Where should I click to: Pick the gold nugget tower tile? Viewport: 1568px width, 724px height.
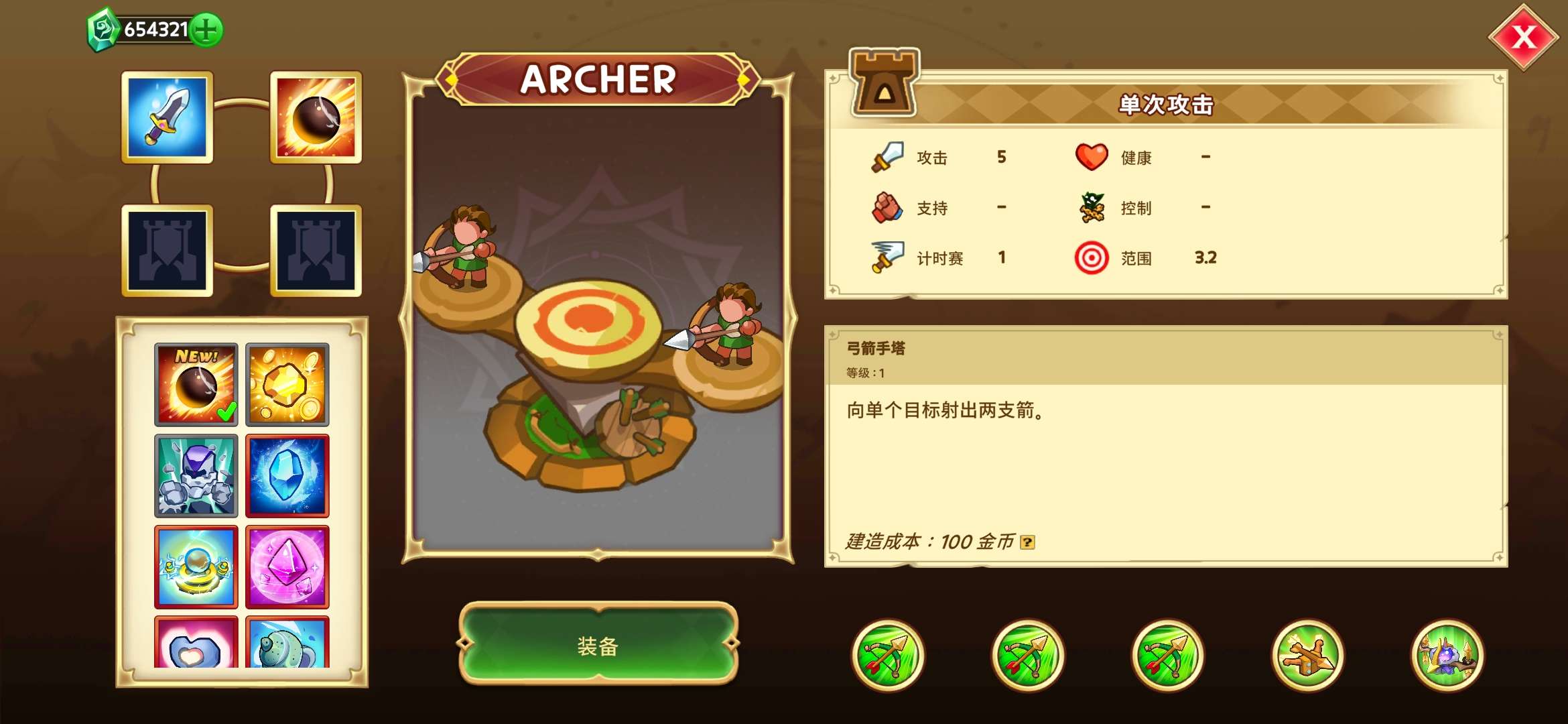pos(287,385)
